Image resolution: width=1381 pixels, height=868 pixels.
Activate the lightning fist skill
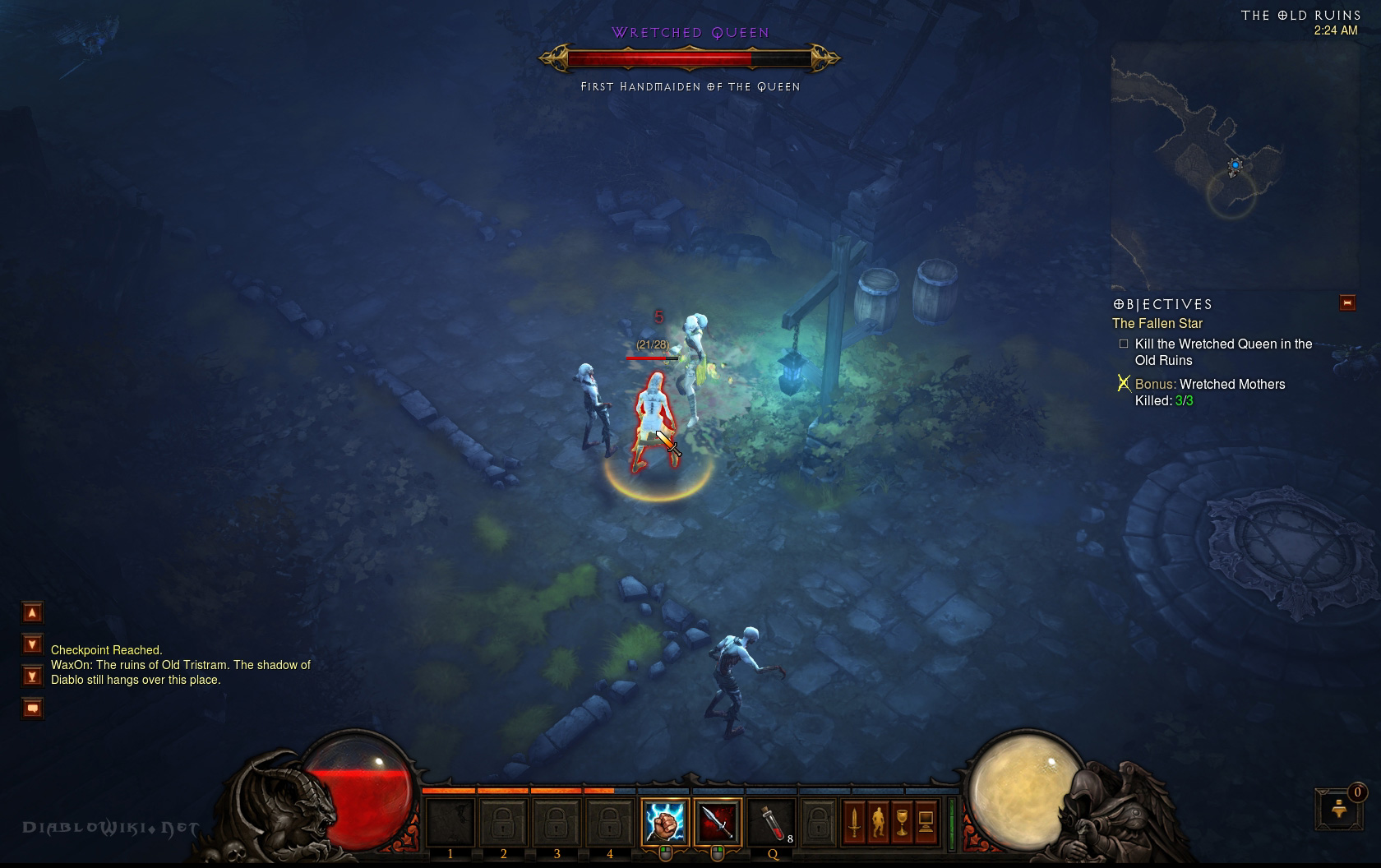[665, 821]
